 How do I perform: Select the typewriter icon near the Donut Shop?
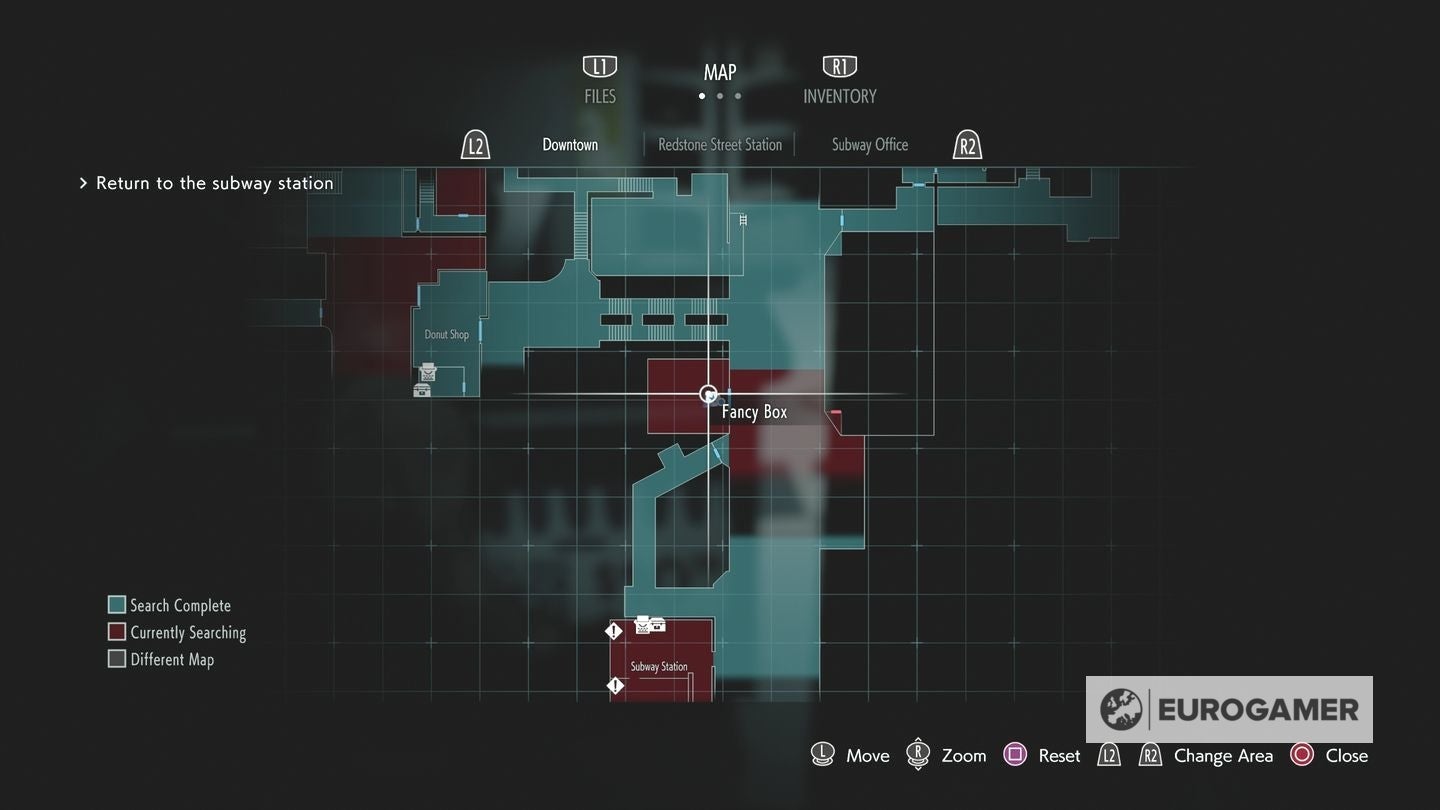[x=427, y=372]
